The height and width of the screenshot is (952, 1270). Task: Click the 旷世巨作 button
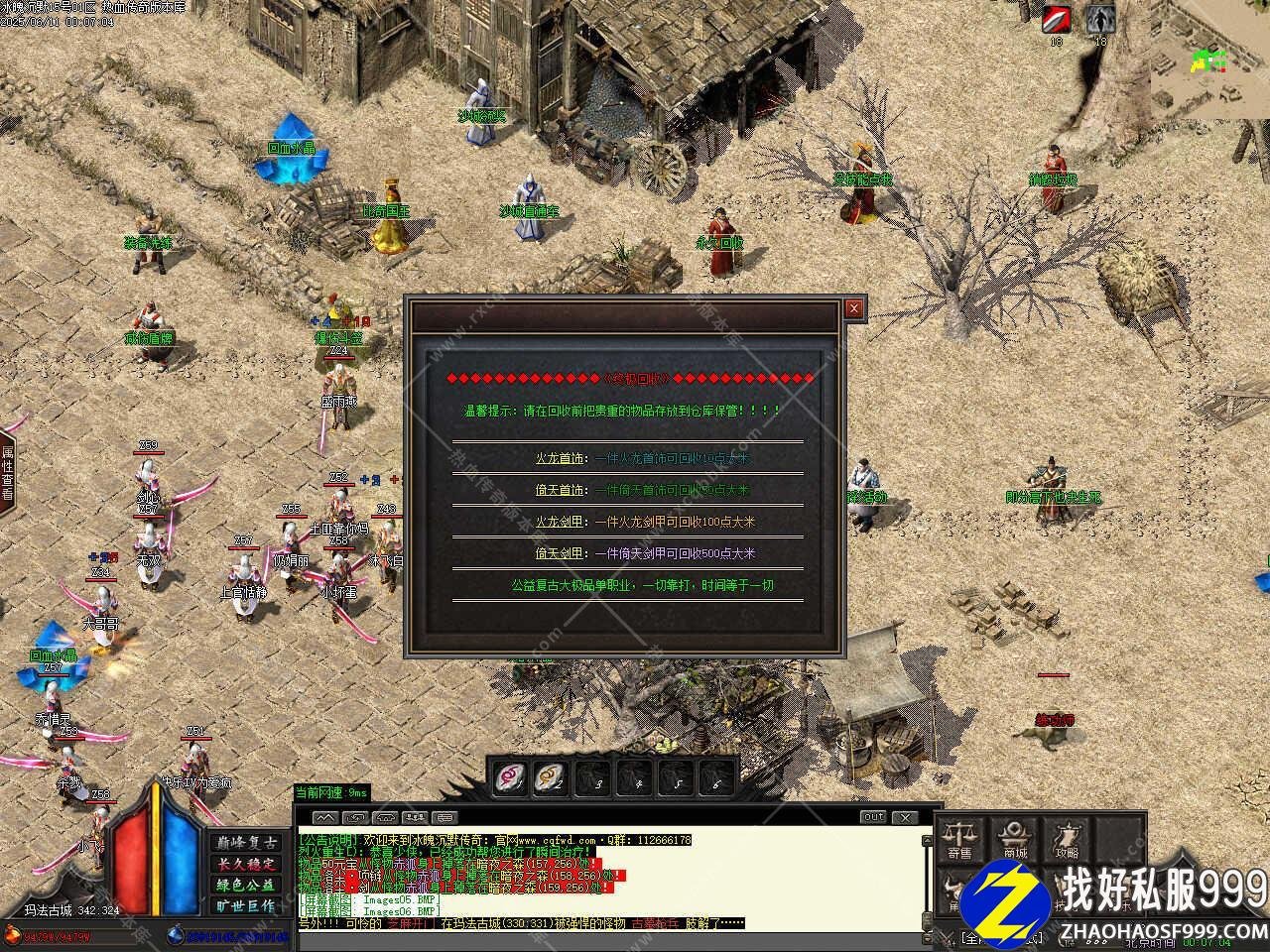point(245,905)
